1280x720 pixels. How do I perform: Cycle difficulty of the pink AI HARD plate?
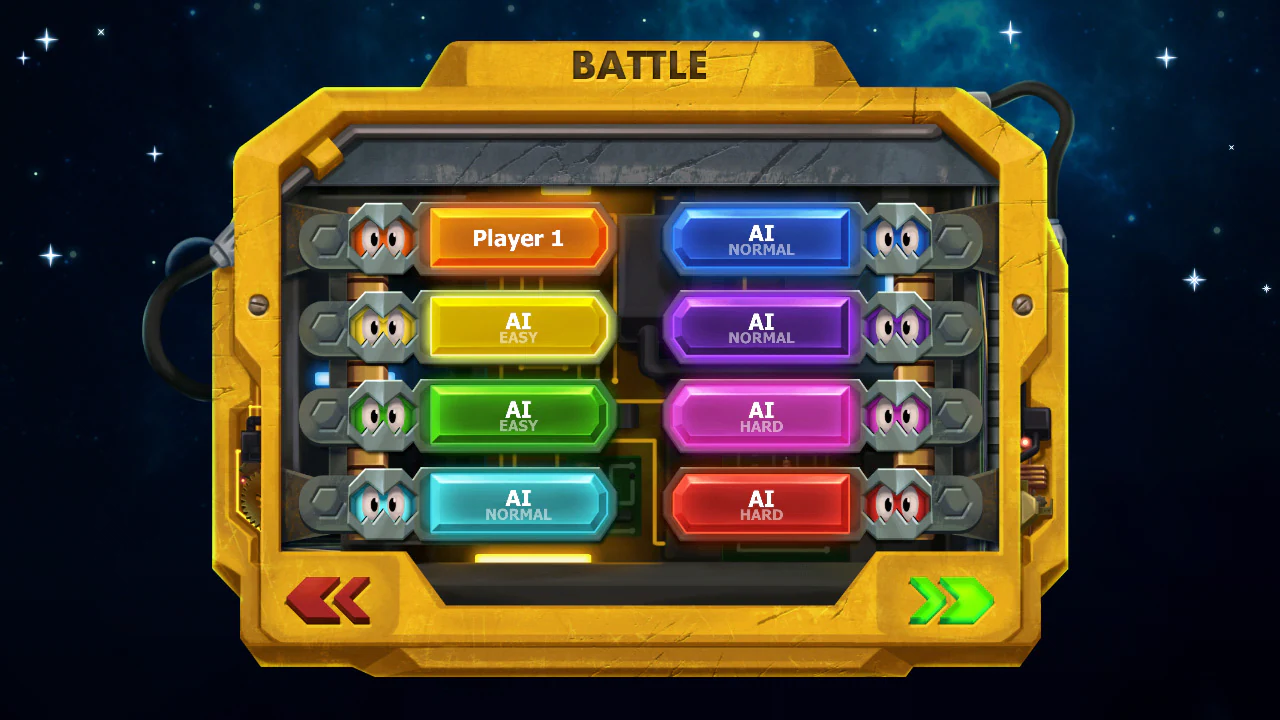[762, 414]
